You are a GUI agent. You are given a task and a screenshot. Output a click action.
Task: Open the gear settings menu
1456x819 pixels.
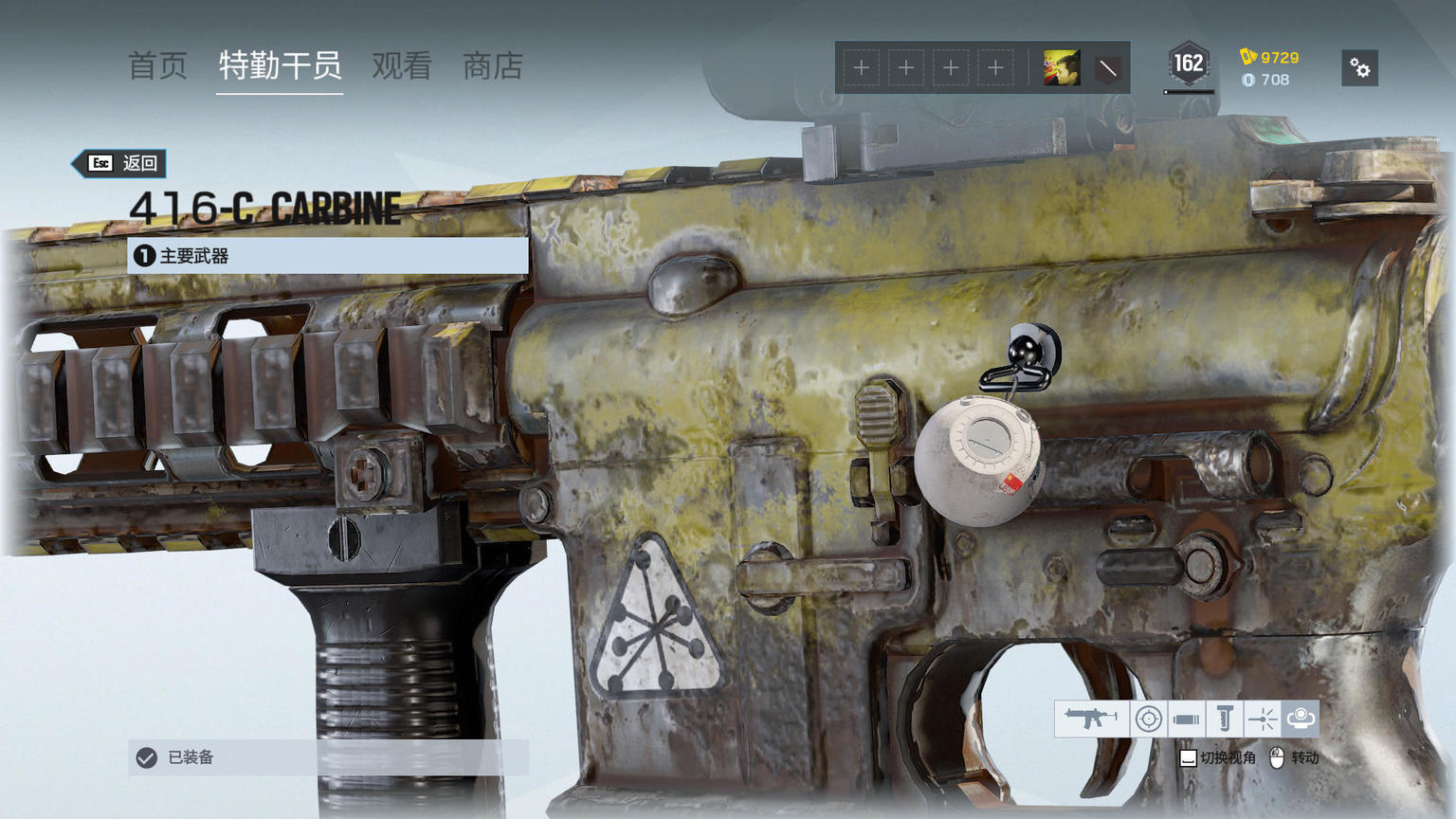(x=1360, y=68)
